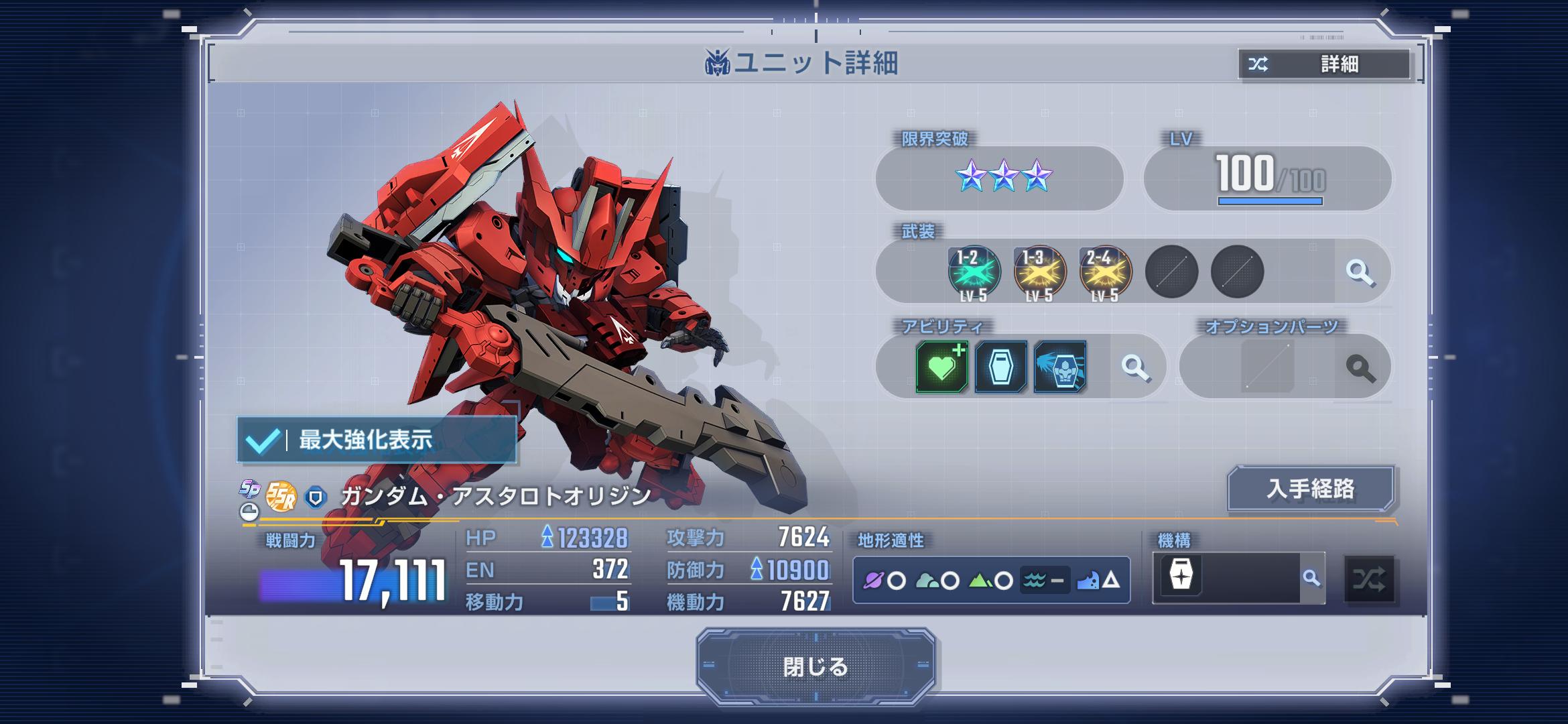Switch view with the 詳細 button

(1324, 64)
